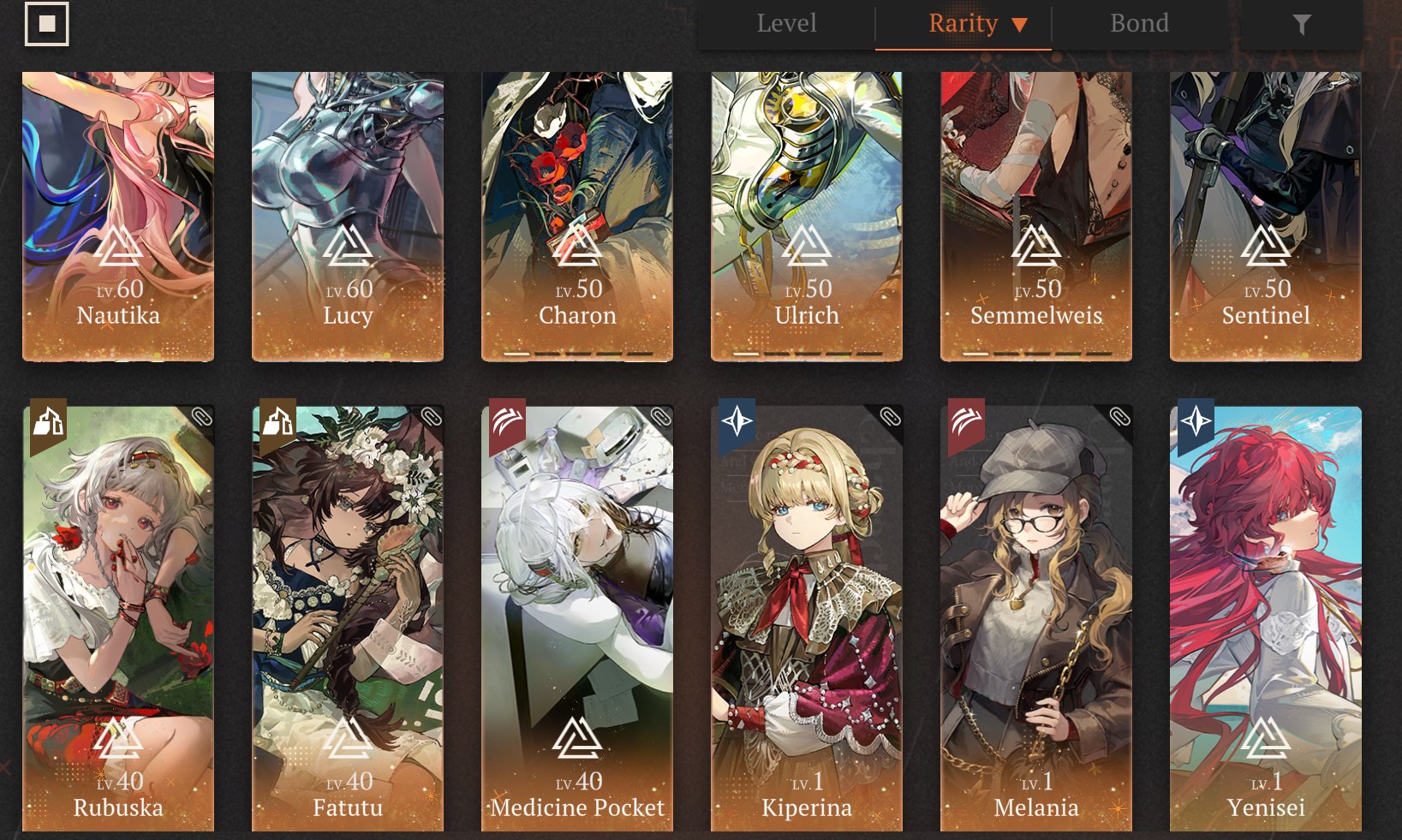
Task: Select the Nautika character card
Action: (x=118, y=216)
